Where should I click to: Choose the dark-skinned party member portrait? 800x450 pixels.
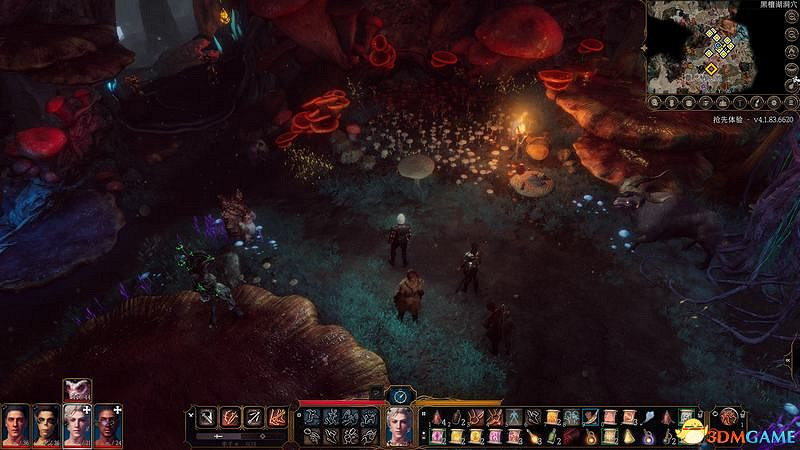[x=108, y=424]
